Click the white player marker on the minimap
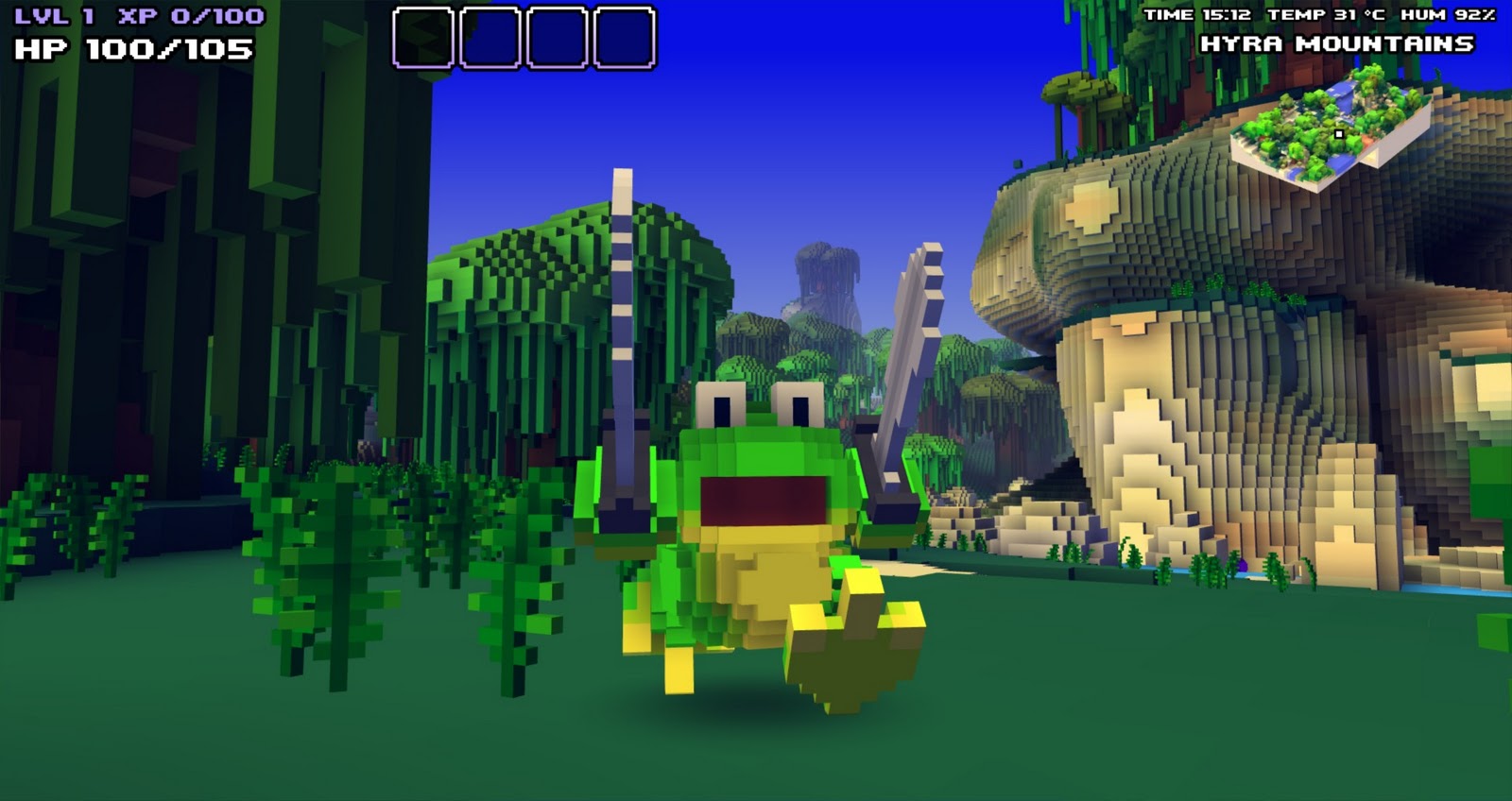Viewport: 1512px width, 801px height. point(1340,136)
